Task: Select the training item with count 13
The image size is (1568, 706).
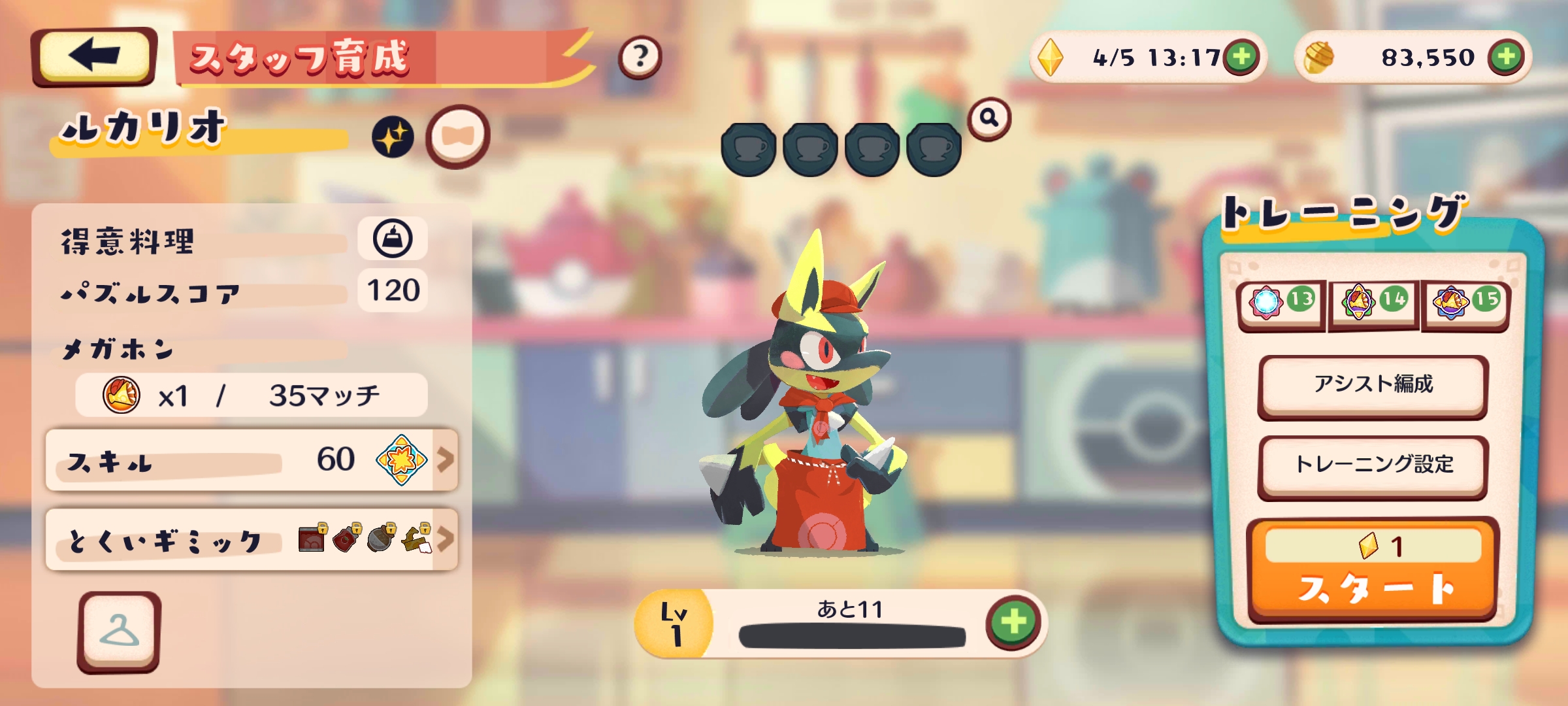Action: pos(1281,303)
